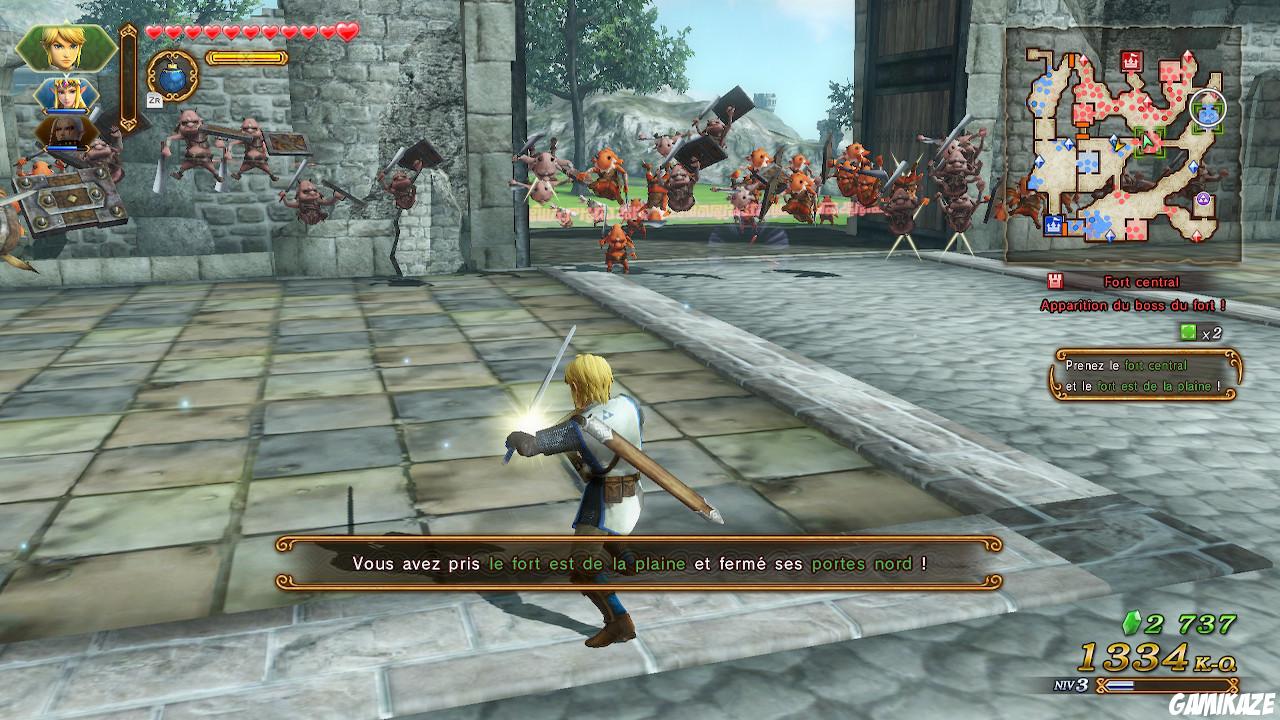The width and height of the screenshot is (1280, 720).
Task: Click the yellow objective marker on the minimap
Action: [x=1119, y=146]
